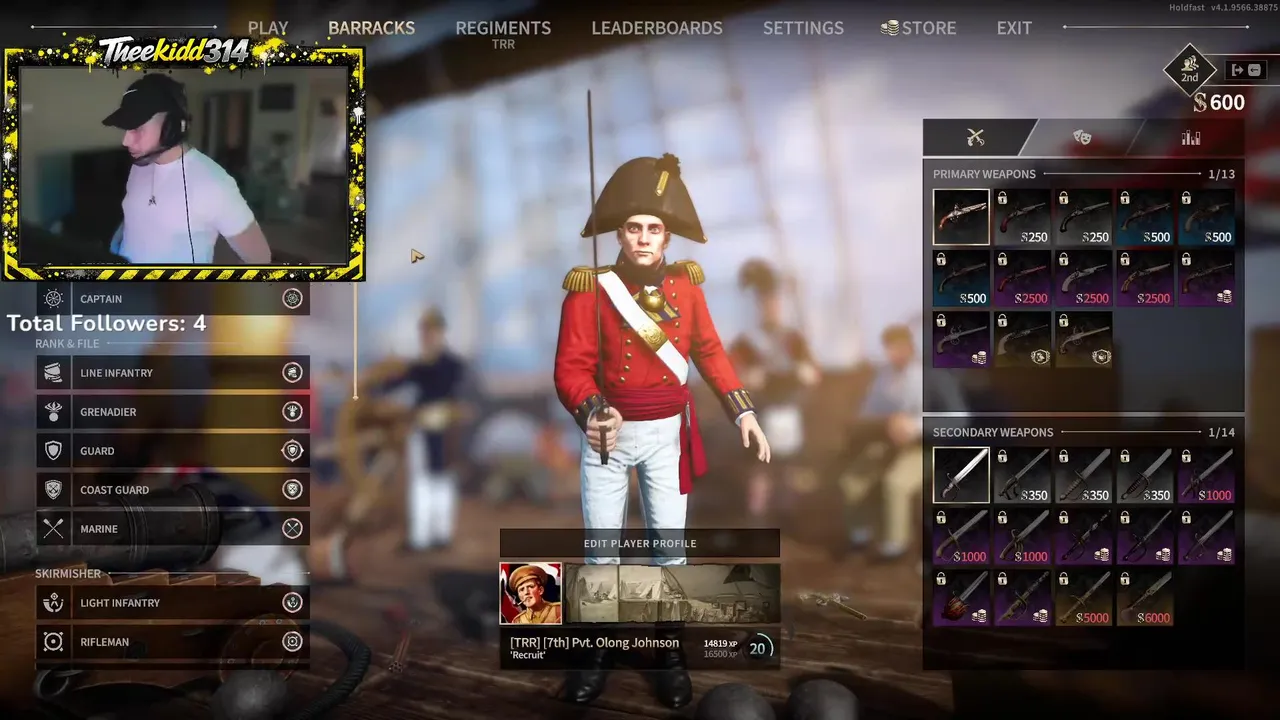Select the equipped pistol primary weapon
The image size is (1280, 720).
point(961,217)
